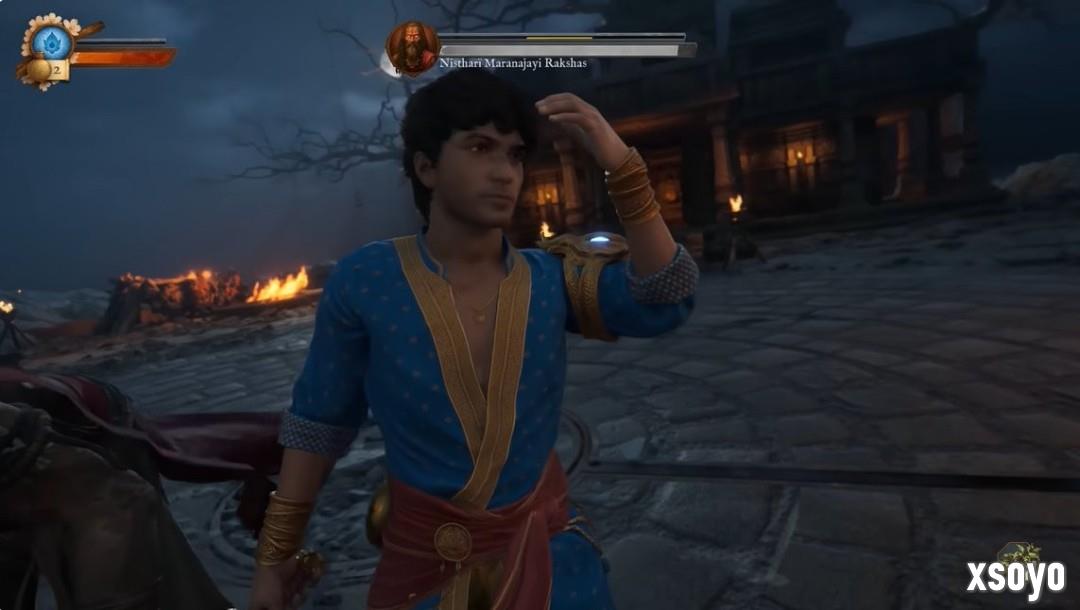
Task: Click the blue lotus flame emblem
Action: point(52,41)
